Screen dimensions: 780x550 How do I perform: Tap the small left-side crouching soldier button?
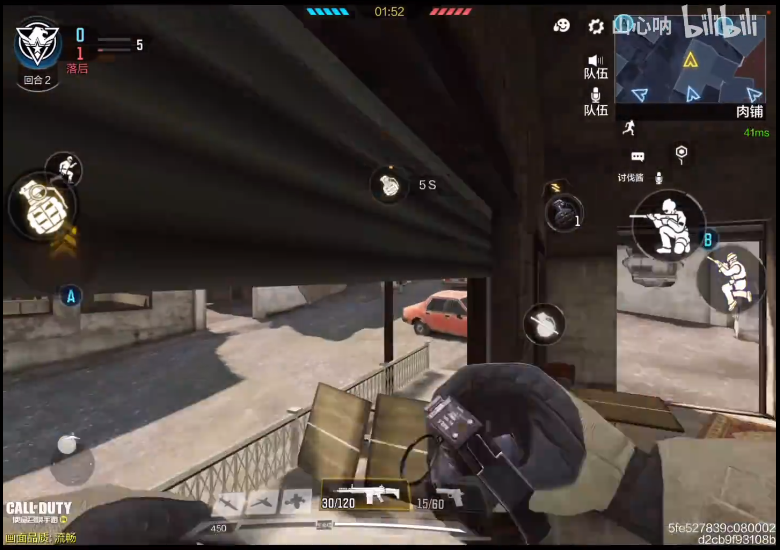(65, 168)
